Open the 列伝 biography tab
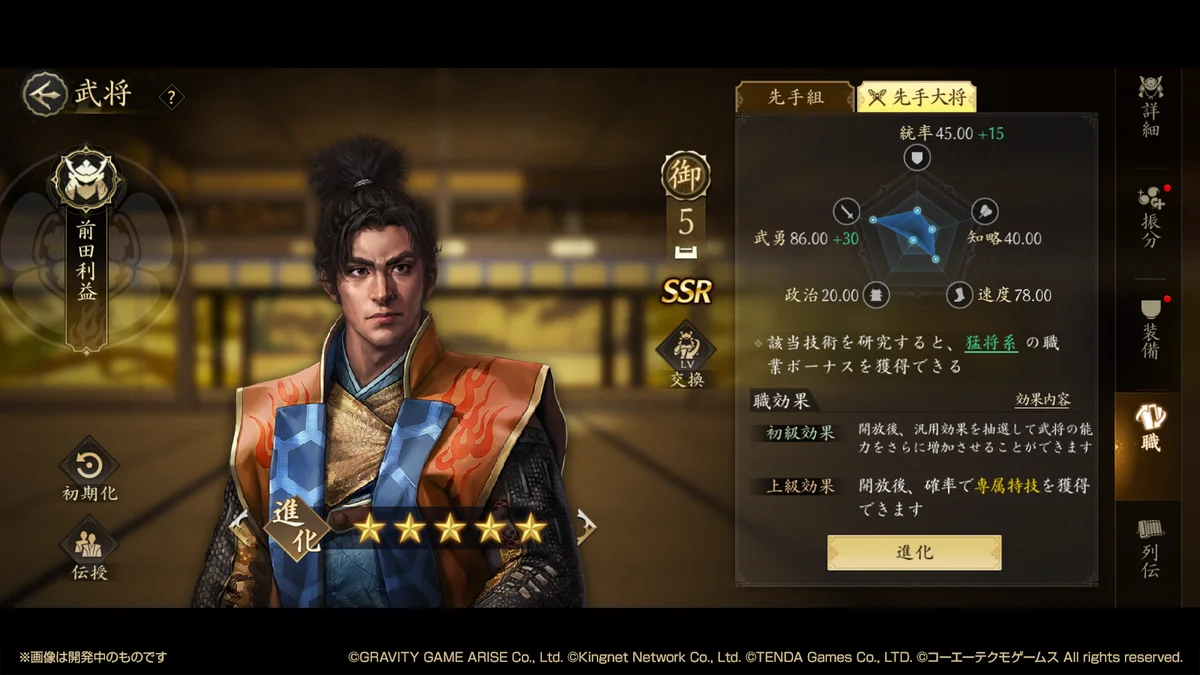 [x=1151, y=549]
